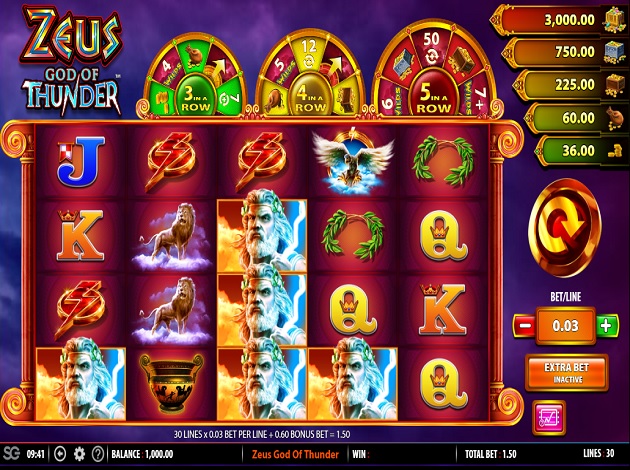This screenshot has width=630, height=470.
Task: Decrease bet per line with red minus
Action: tap(523, 326)
